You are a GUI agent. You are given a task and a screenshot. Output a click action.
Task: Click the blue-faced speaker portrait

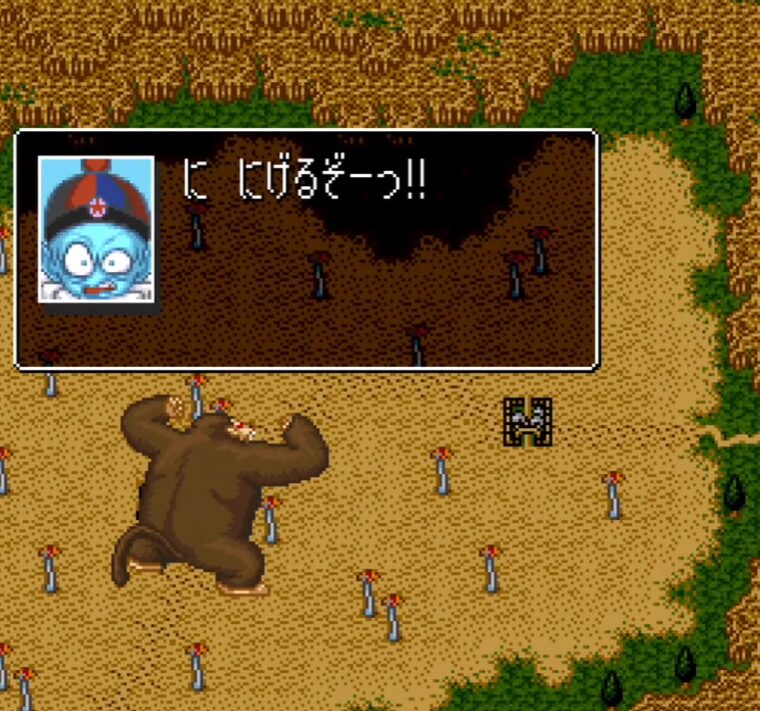(96, 229)
